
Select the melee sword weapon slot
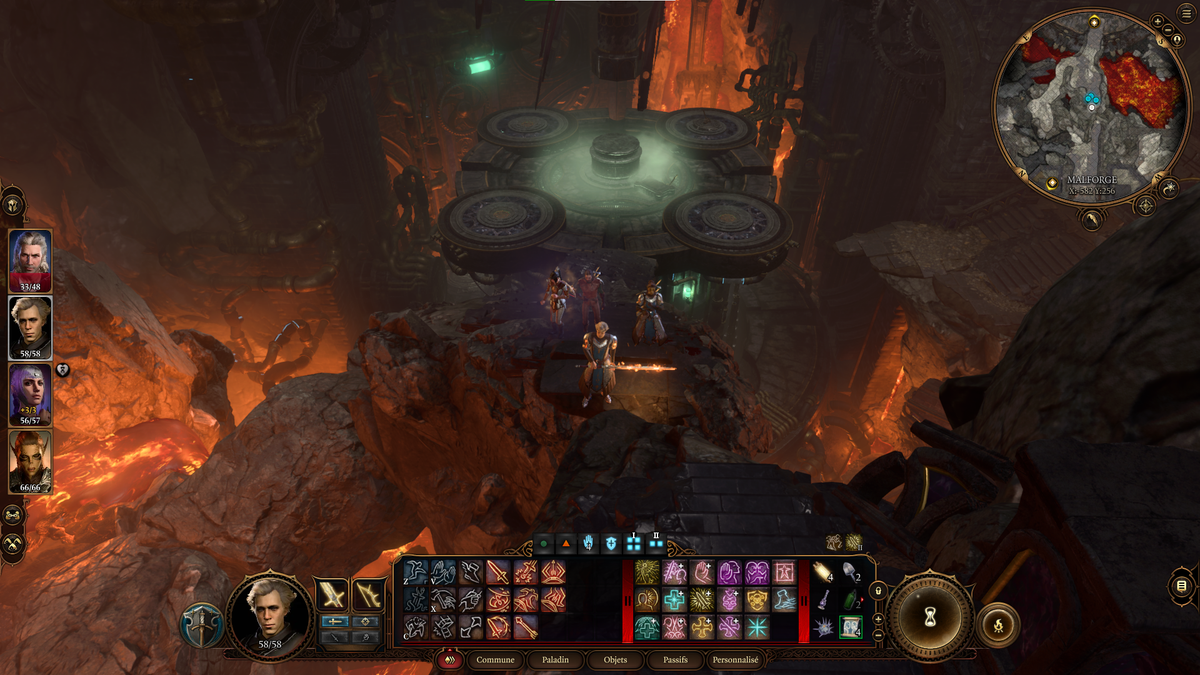click(x=331, y=595)
